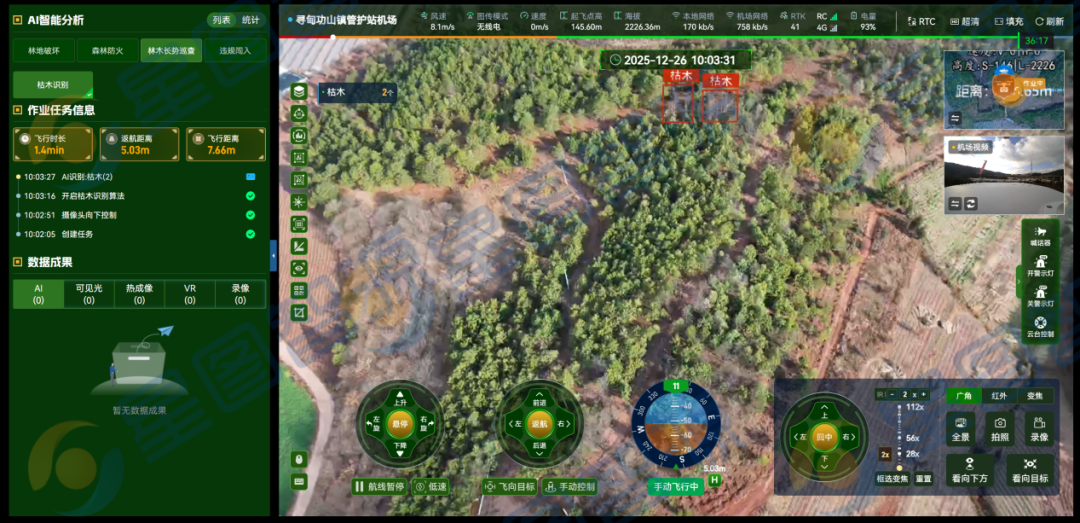
Task: Click the 悬停 hover button
Action: (399, 424)
